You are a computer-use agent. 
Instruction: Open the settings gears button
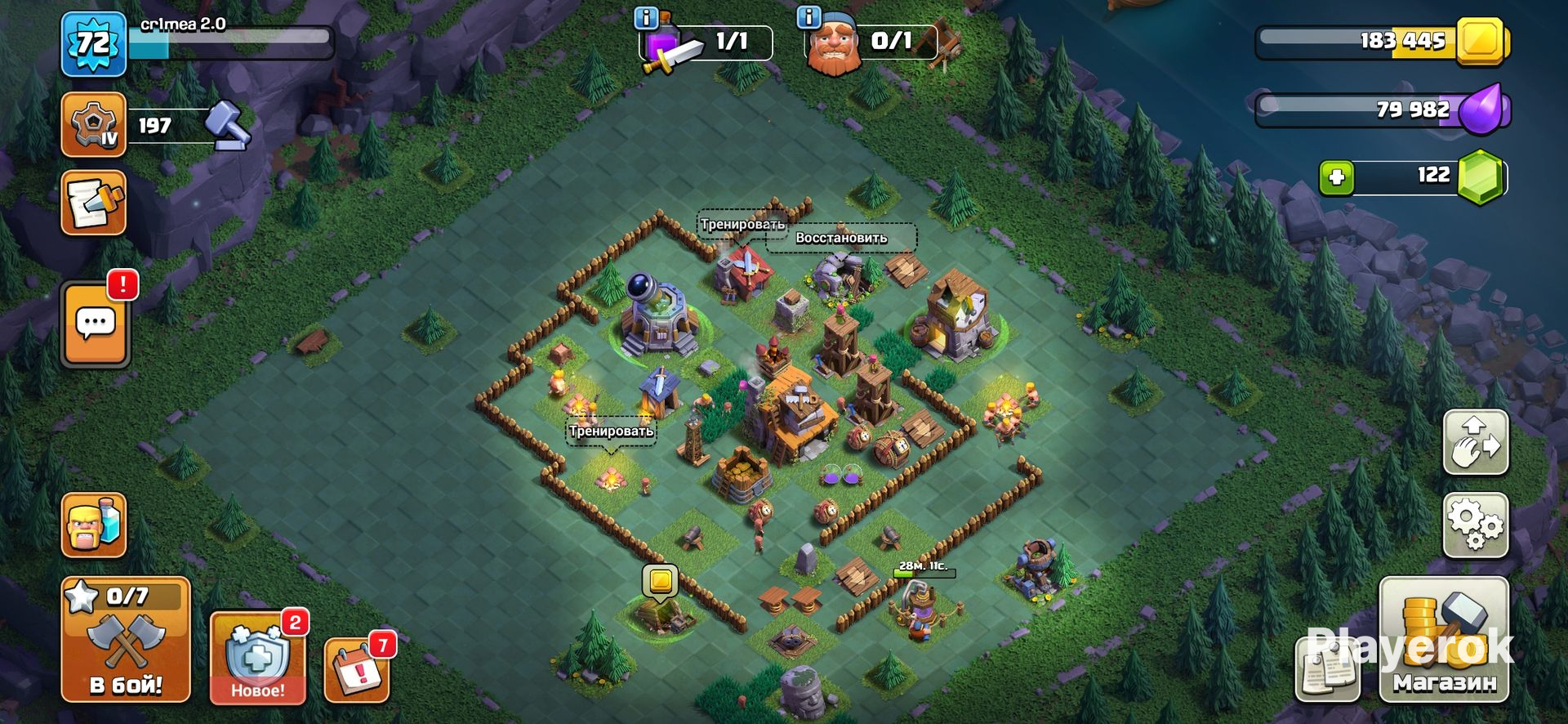[1475, 525]
